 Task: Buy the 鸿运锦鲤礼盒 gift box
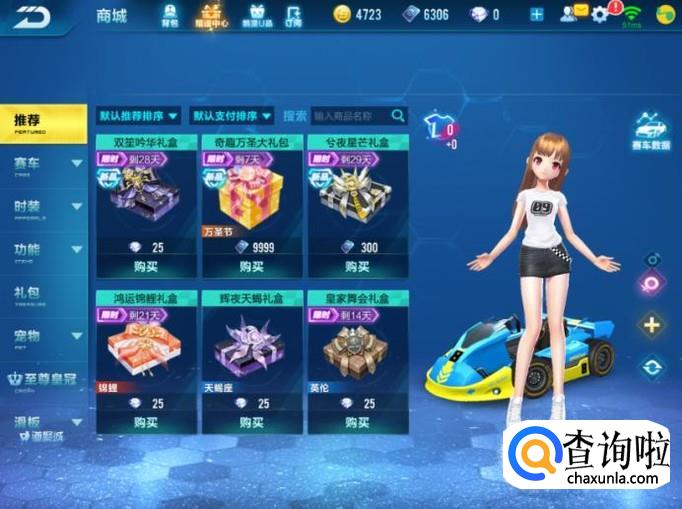146,422
